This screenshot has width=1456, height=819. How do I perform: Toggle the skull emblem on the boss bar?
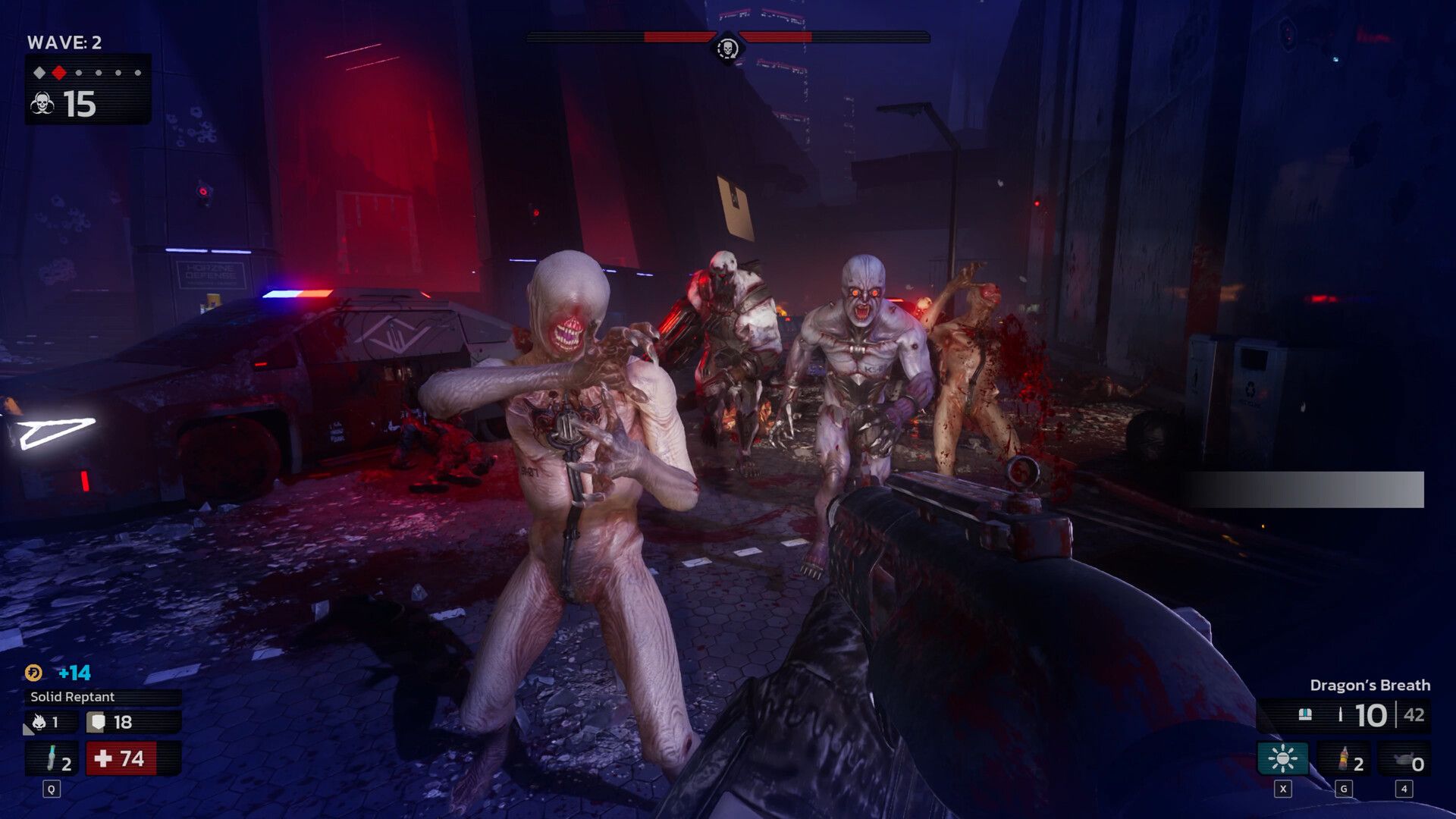[728, 48]
